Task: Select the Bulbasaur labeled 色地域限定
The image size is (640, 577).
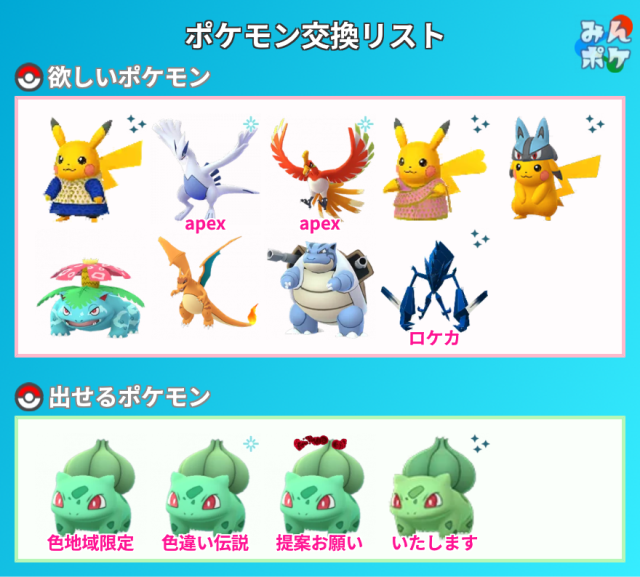Action: coord(90,490)
